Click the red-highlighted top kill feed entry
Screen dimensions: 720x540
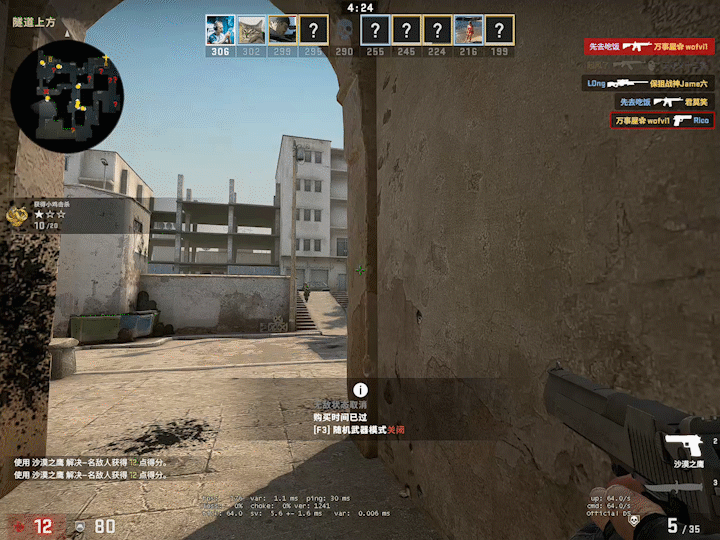[649, 46]
